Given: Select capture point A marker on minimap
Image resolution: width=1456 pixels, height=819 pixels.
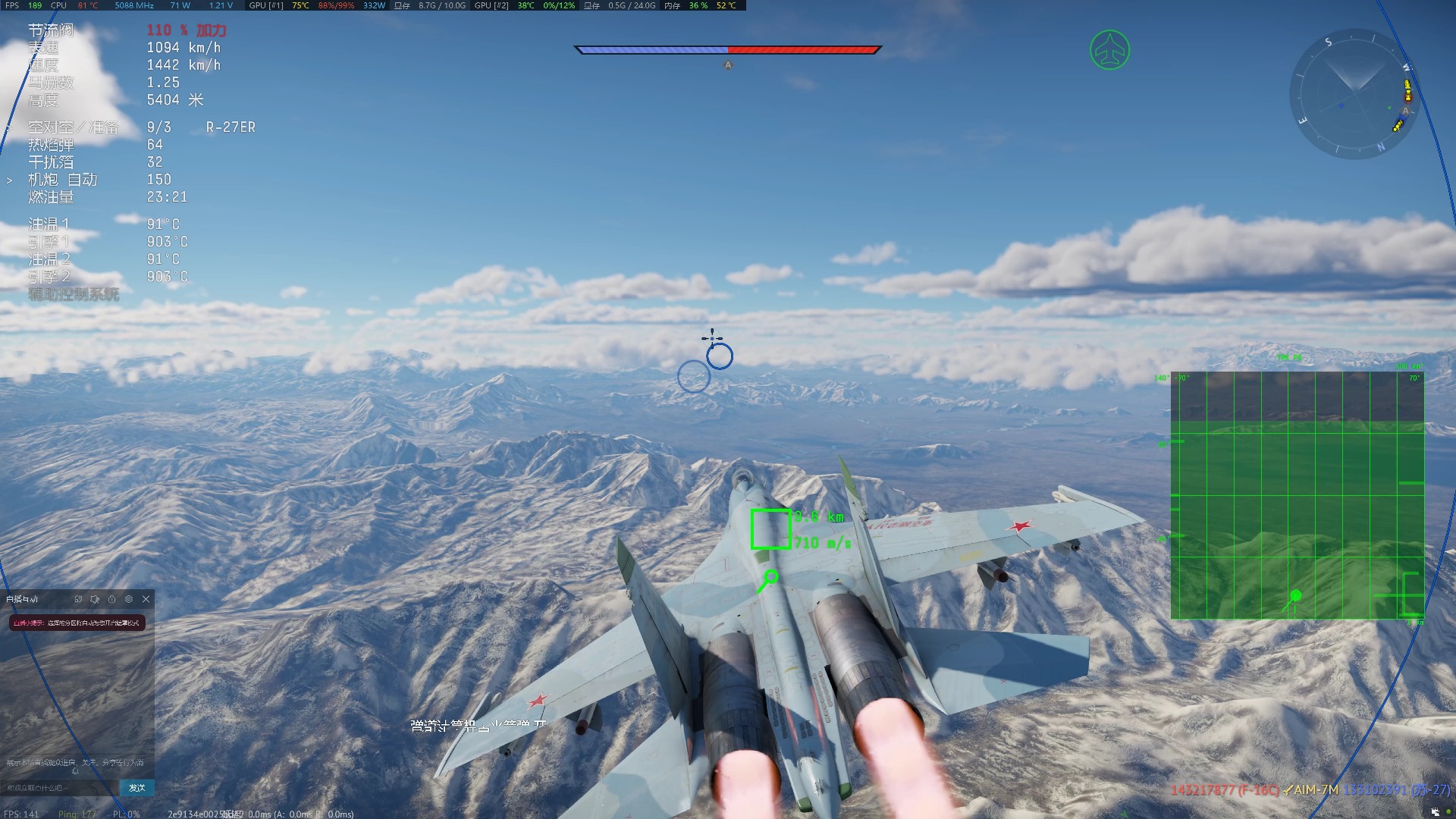Looking at the screenshot, I should tap(1405, 111).
